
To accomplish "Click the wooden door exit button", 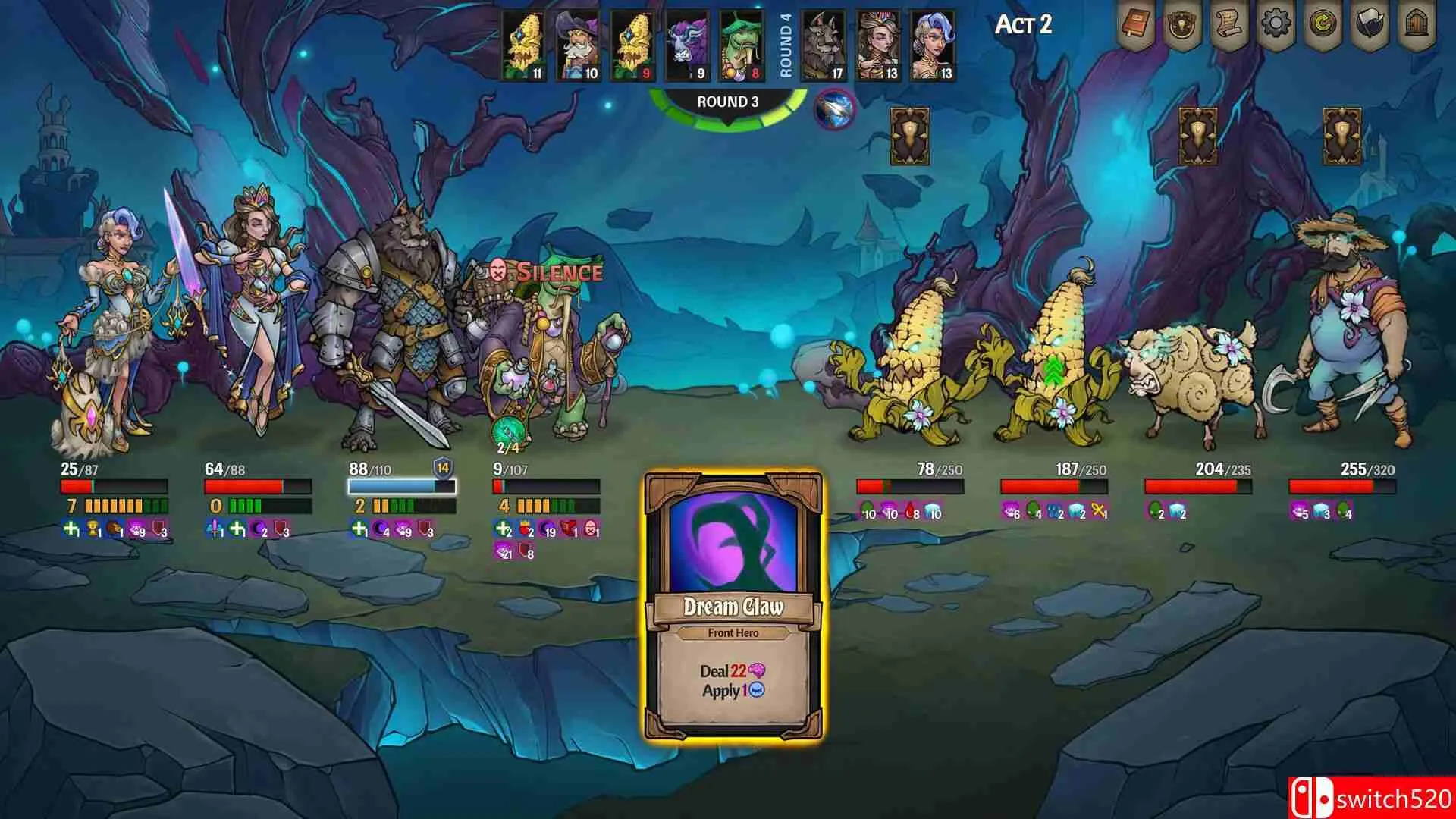I will [1417, 26].
